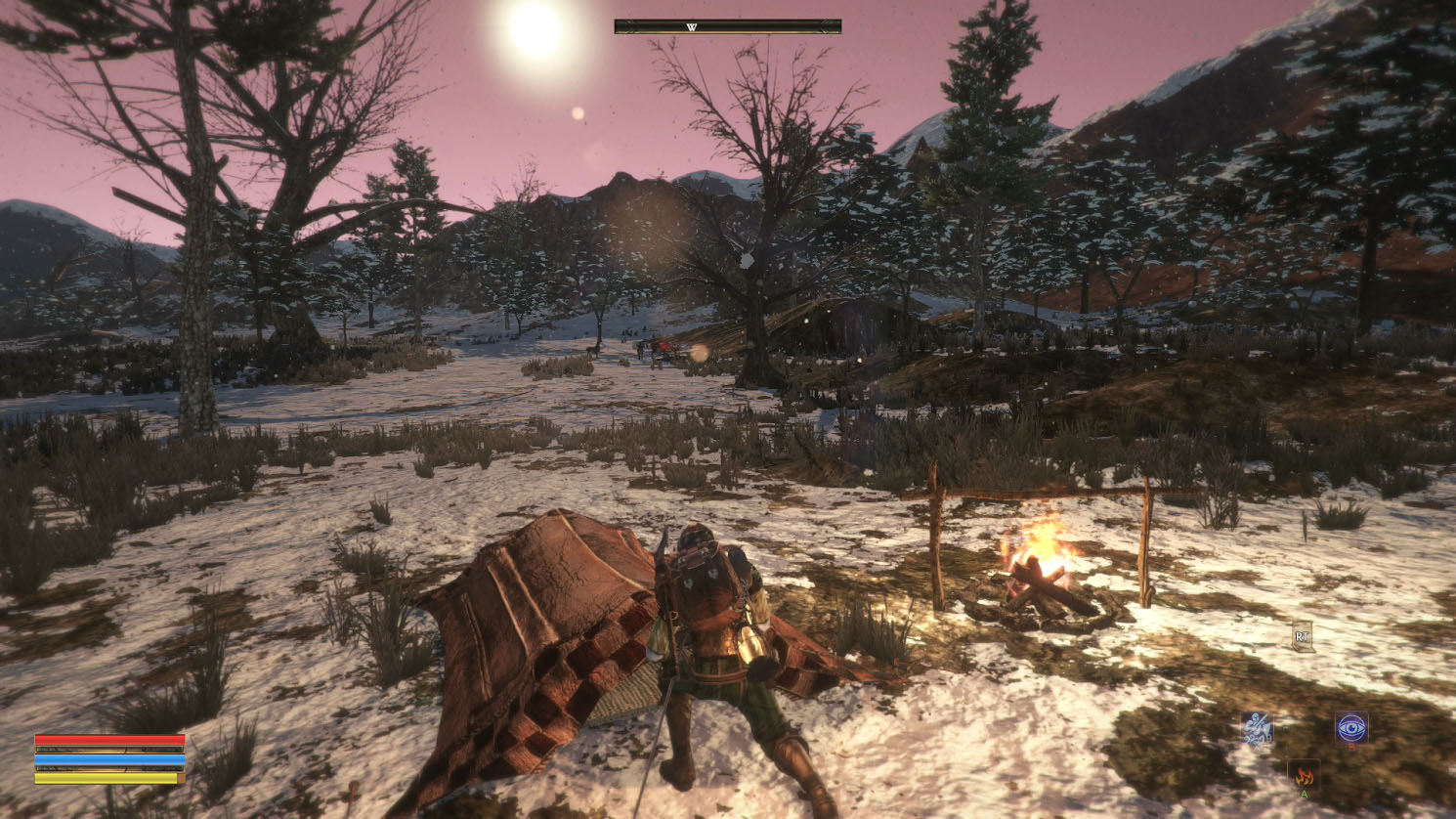The width and height of the screenshot is (1456, 819).
Task: Select the sword-and-shield warrior skill icon
Action: click(x=1257, y=729)
